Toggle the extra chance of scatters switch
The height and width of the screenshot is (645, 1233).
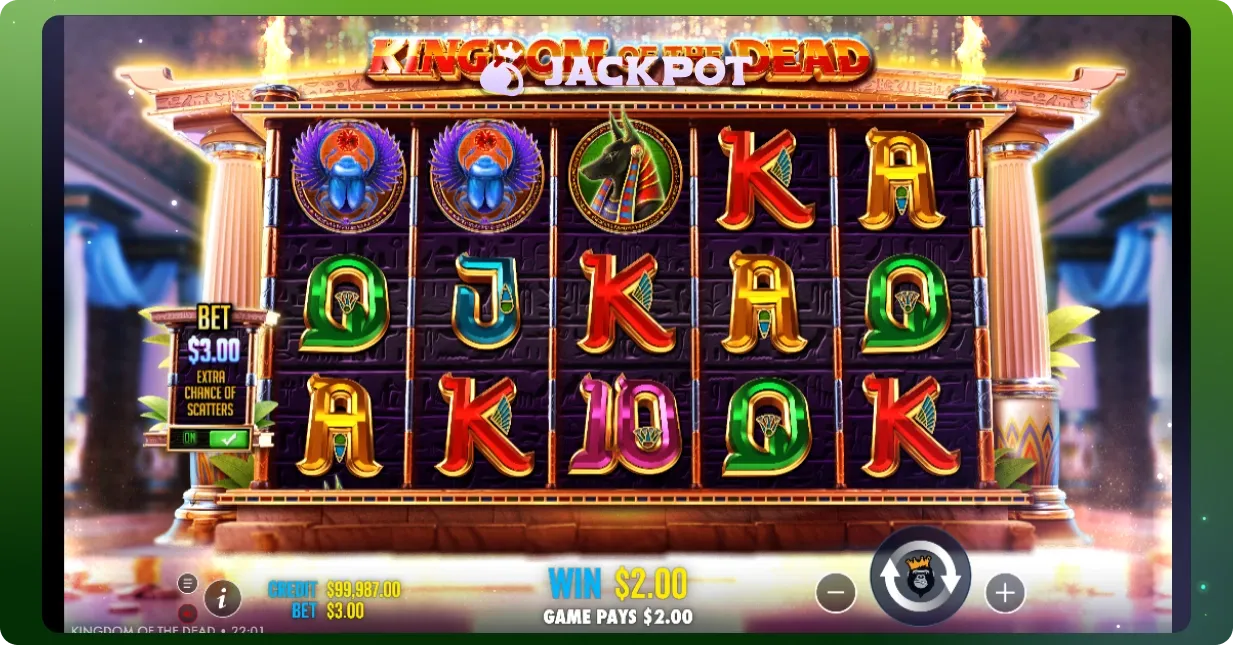coord(210,438)
